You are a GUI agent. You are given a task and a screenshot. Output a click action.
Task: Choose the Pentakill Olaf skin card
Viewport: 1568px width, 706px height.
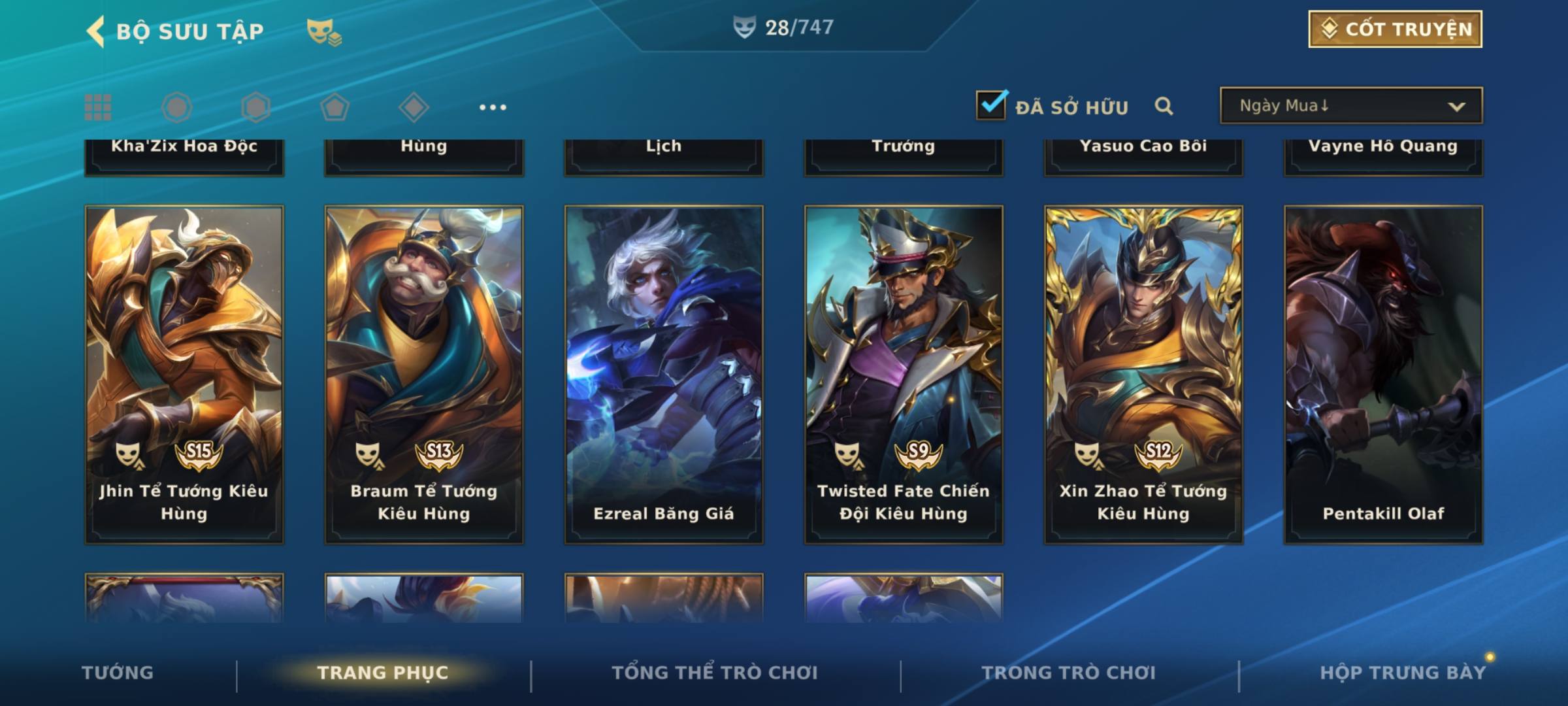pos(1383,374)
